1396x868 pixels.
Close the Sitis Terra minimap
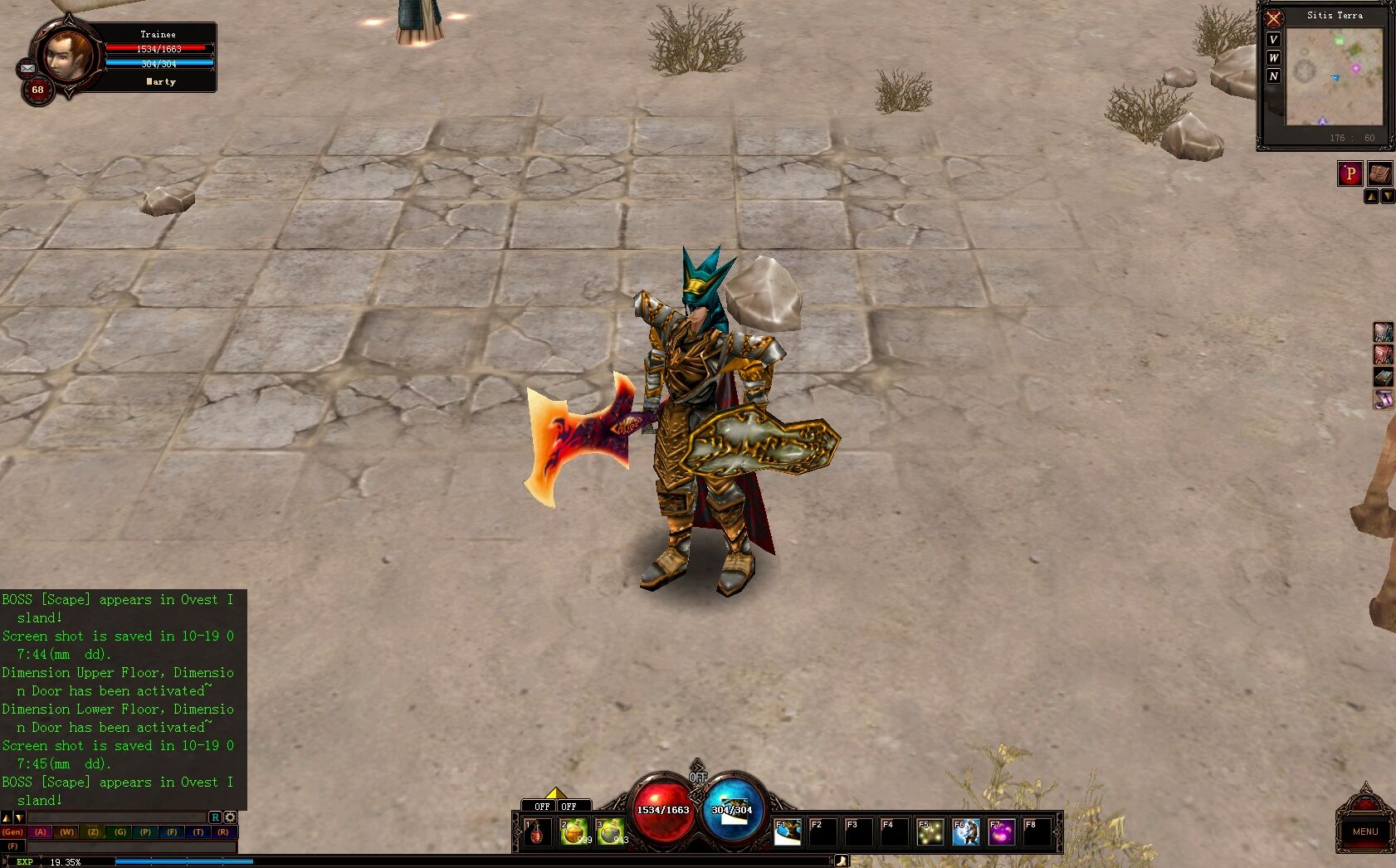pos(1273,18)
